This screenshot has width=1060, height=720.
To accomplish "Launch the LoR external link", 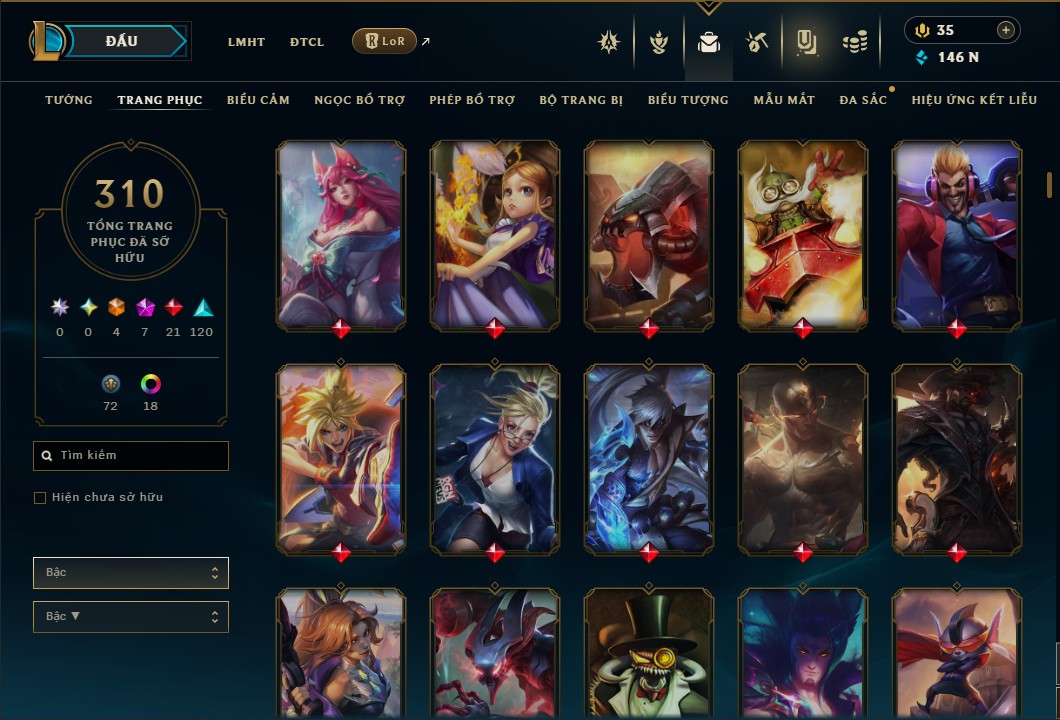I will point(385,42).
